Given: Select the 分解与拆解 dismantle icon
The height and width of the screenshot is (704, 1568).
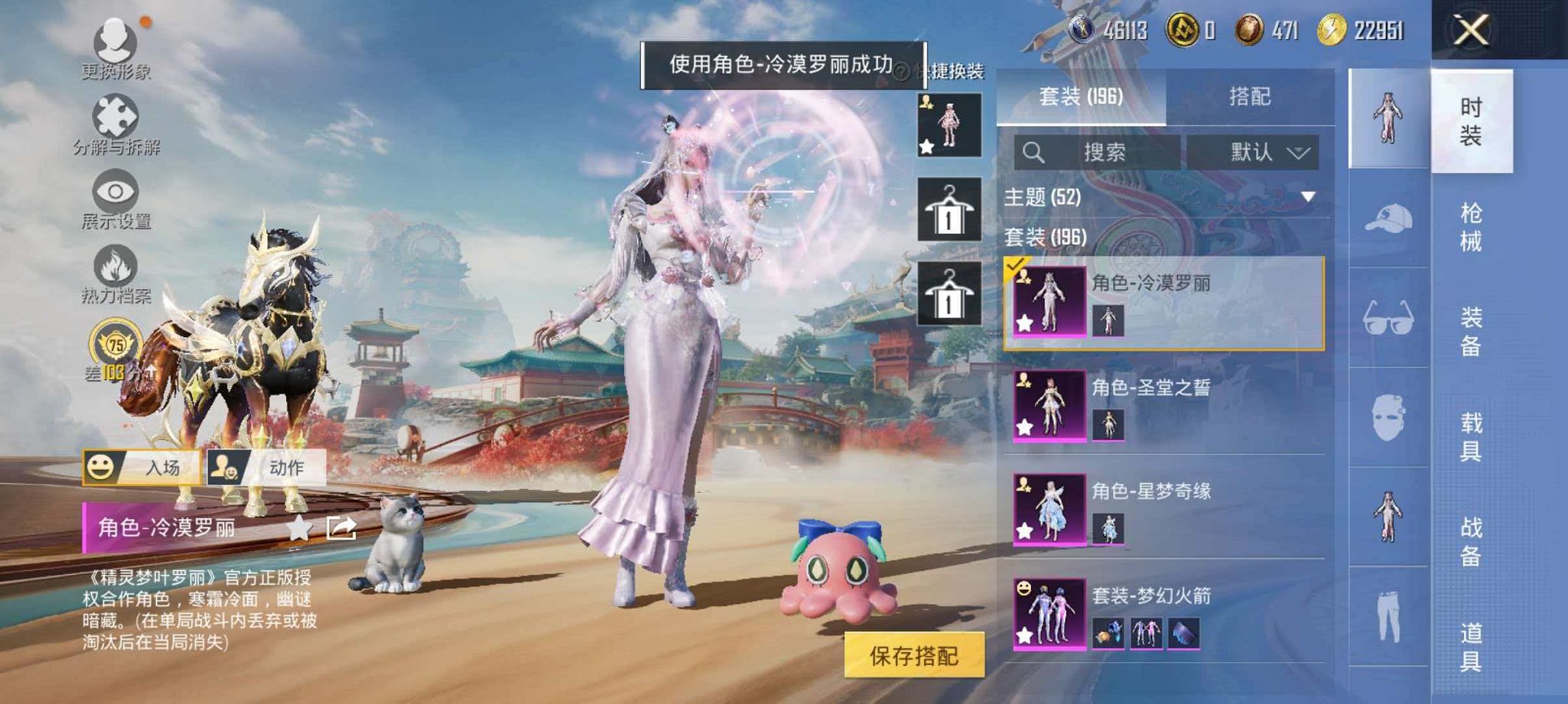Looking at the screenshot, I should [x=112, y=120].
